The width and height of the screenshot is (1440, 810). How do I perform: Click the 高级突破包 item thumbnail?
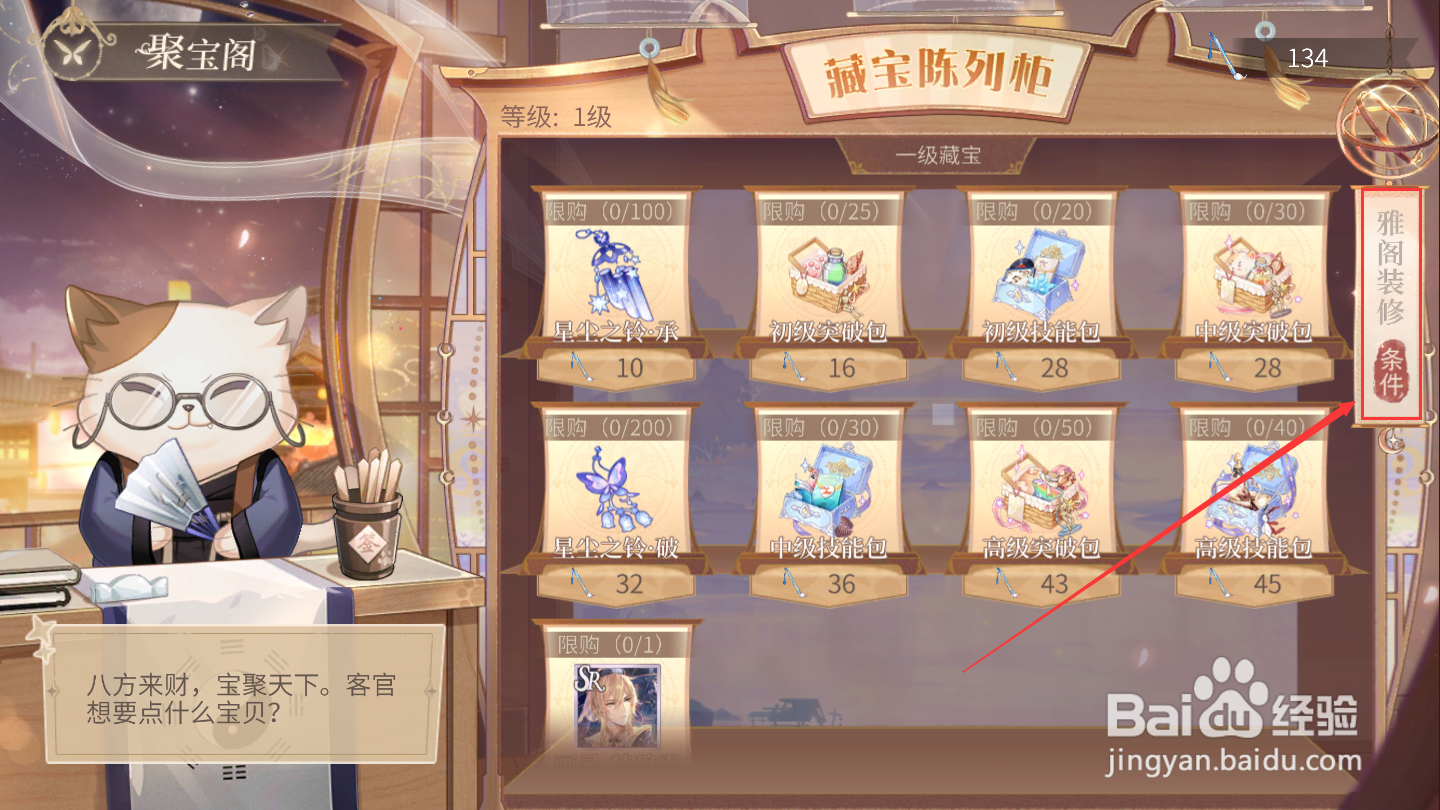(1041, 487)
